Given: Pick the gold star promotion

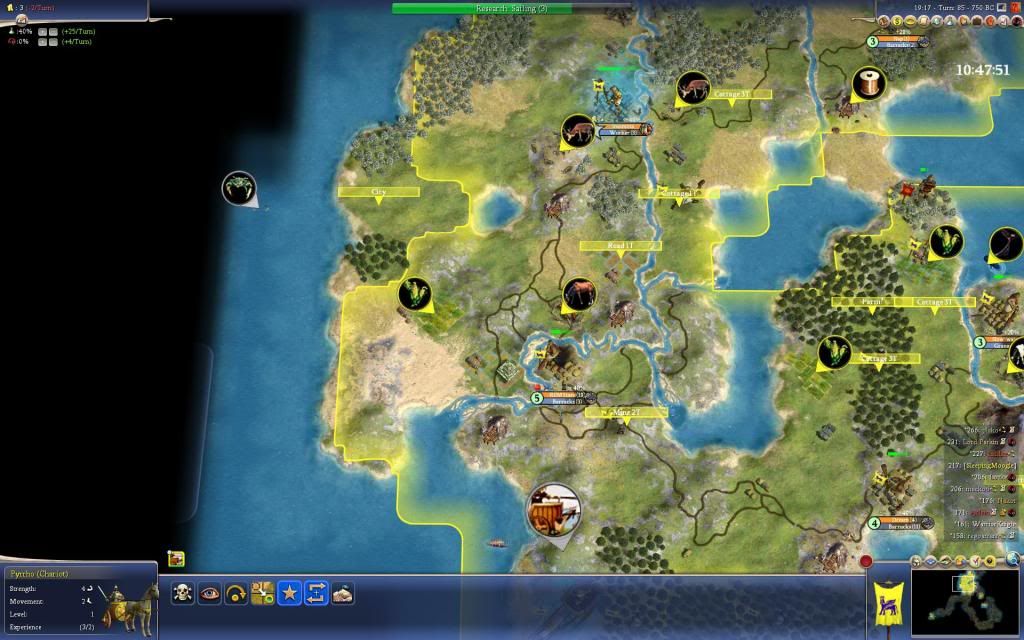Looking at the screenshot, I should [290, 593].
